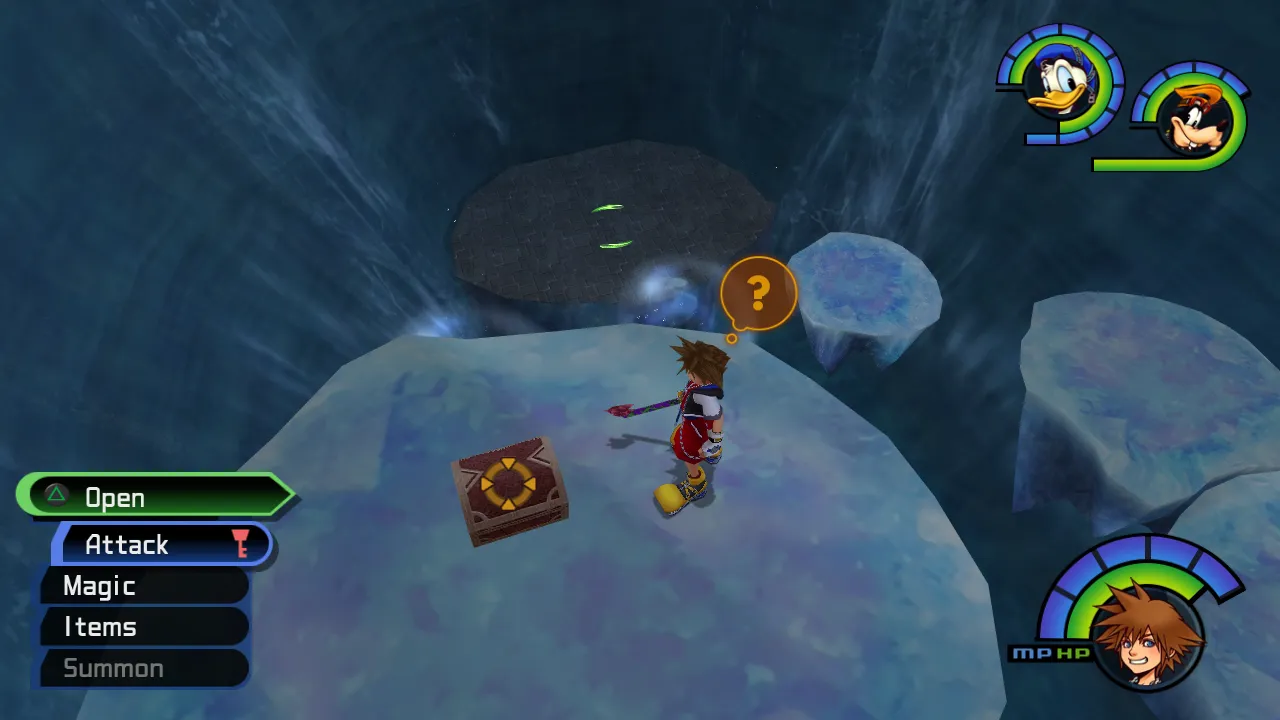Tap the question mark reaction bubble
Screen dimensions: 1280x720
click(757, 291)
